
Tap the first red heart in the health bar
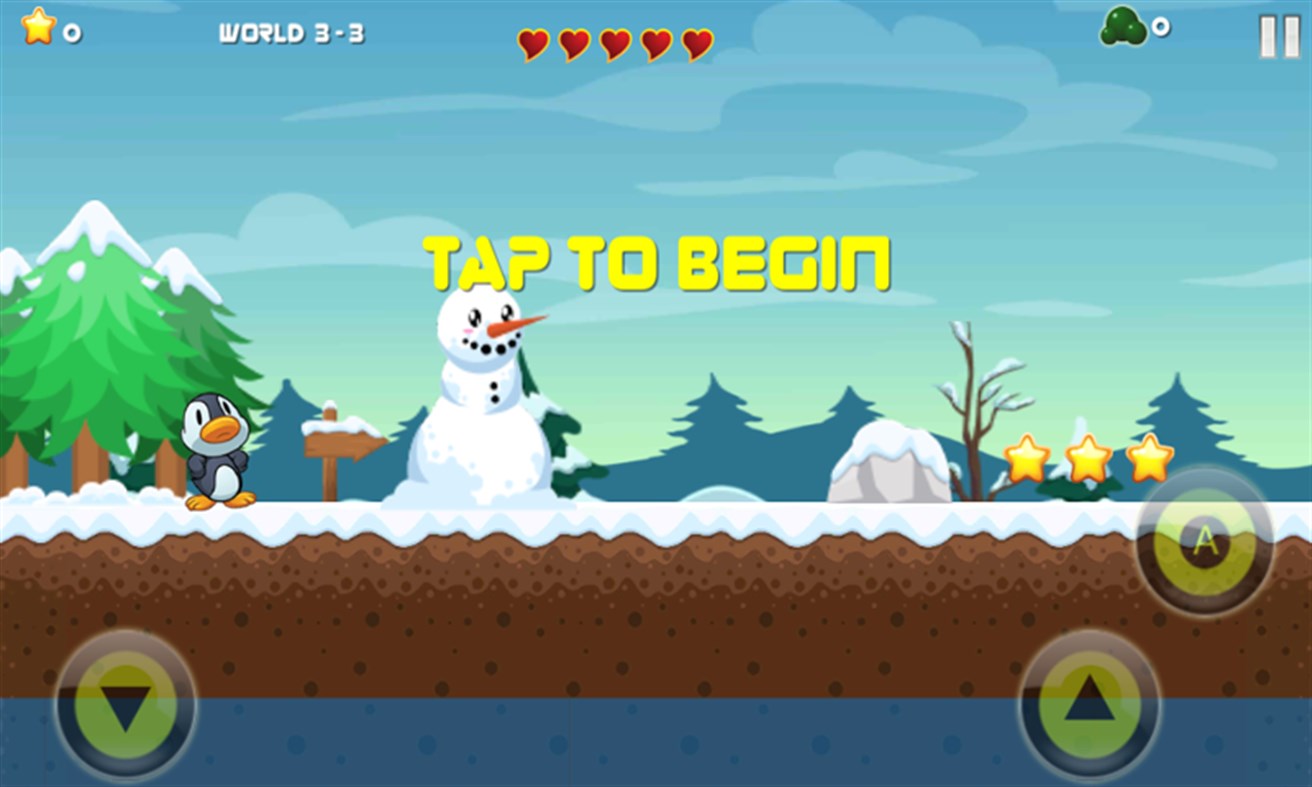coord(533,44)
